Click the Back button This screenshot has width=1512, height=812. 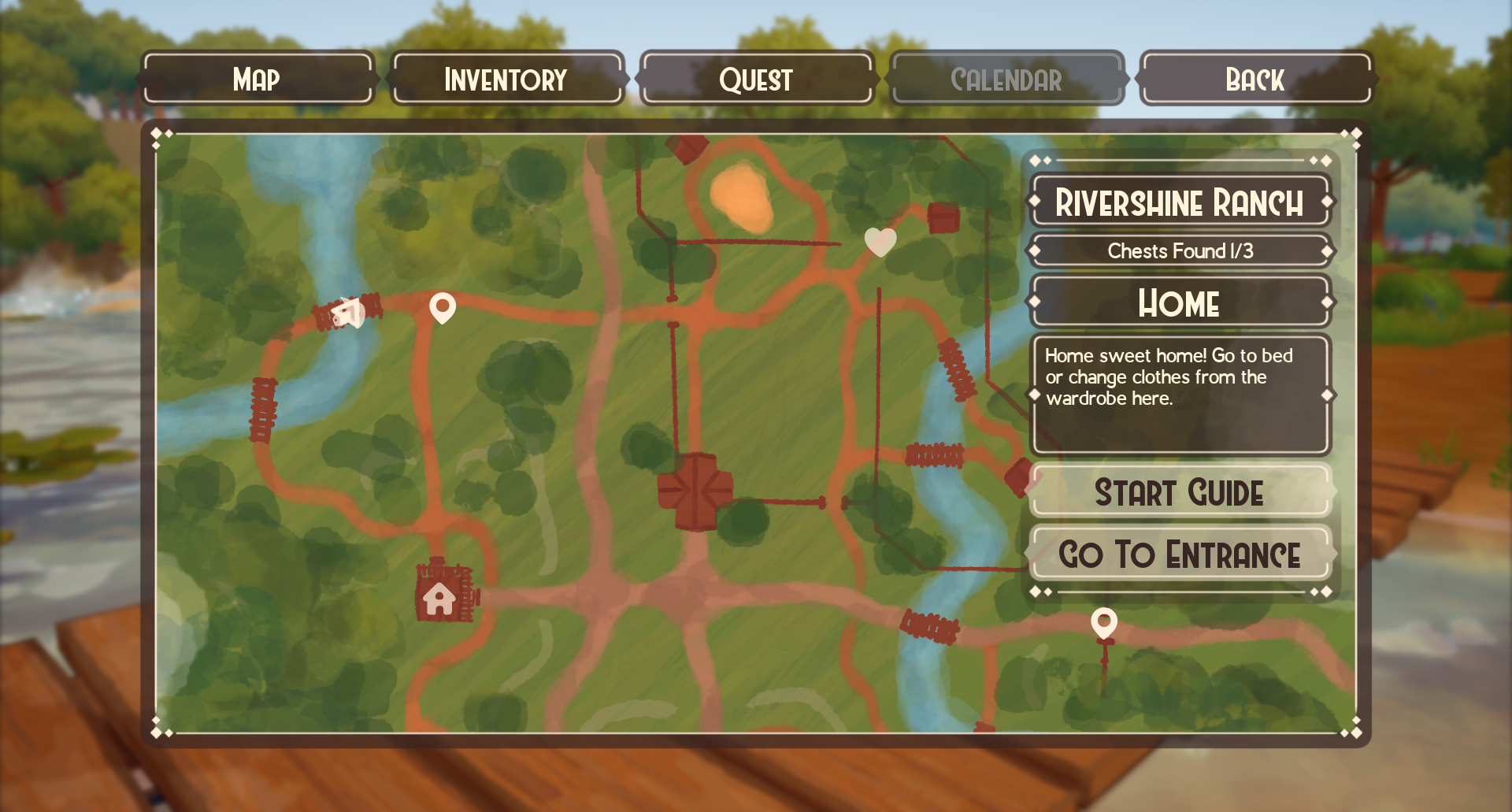pos(1254,79)
